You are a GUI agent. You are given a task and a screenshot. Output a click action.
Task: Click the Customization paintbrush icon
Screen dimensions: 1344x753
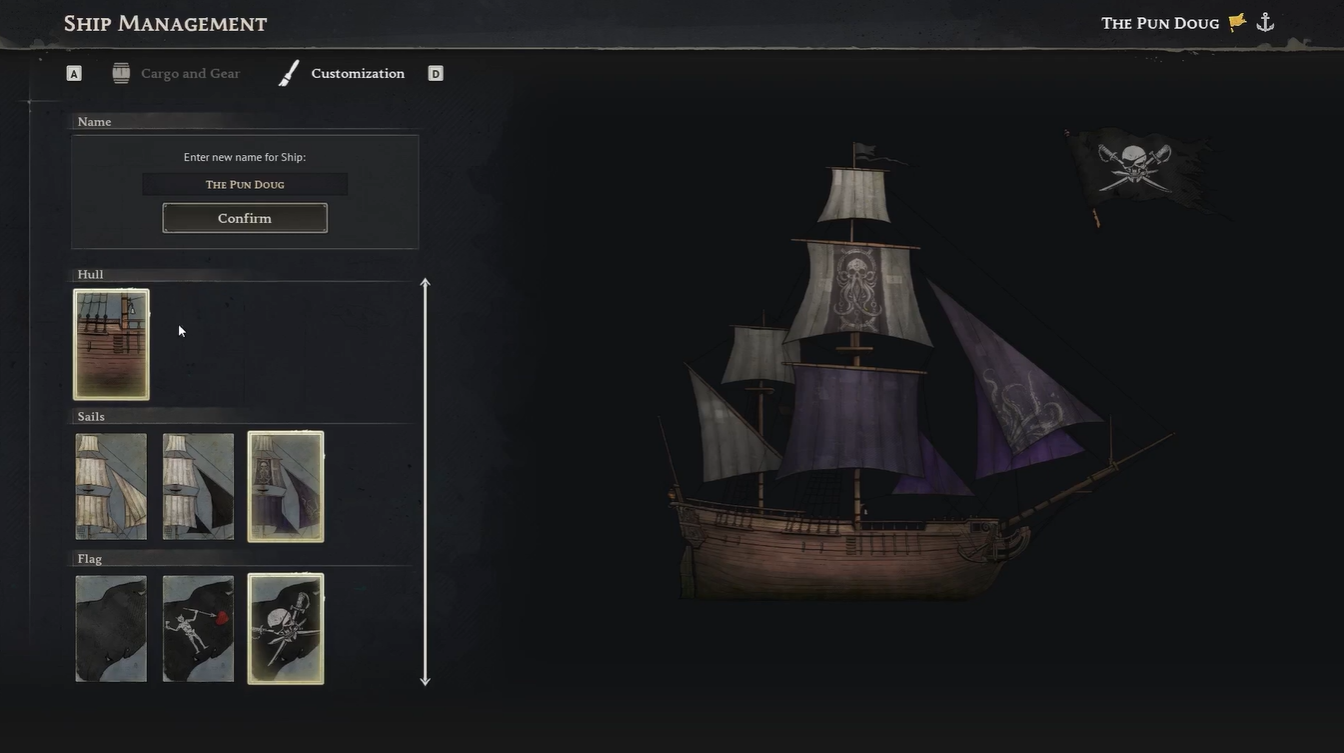pyautogui.click(x=287, y=72)
